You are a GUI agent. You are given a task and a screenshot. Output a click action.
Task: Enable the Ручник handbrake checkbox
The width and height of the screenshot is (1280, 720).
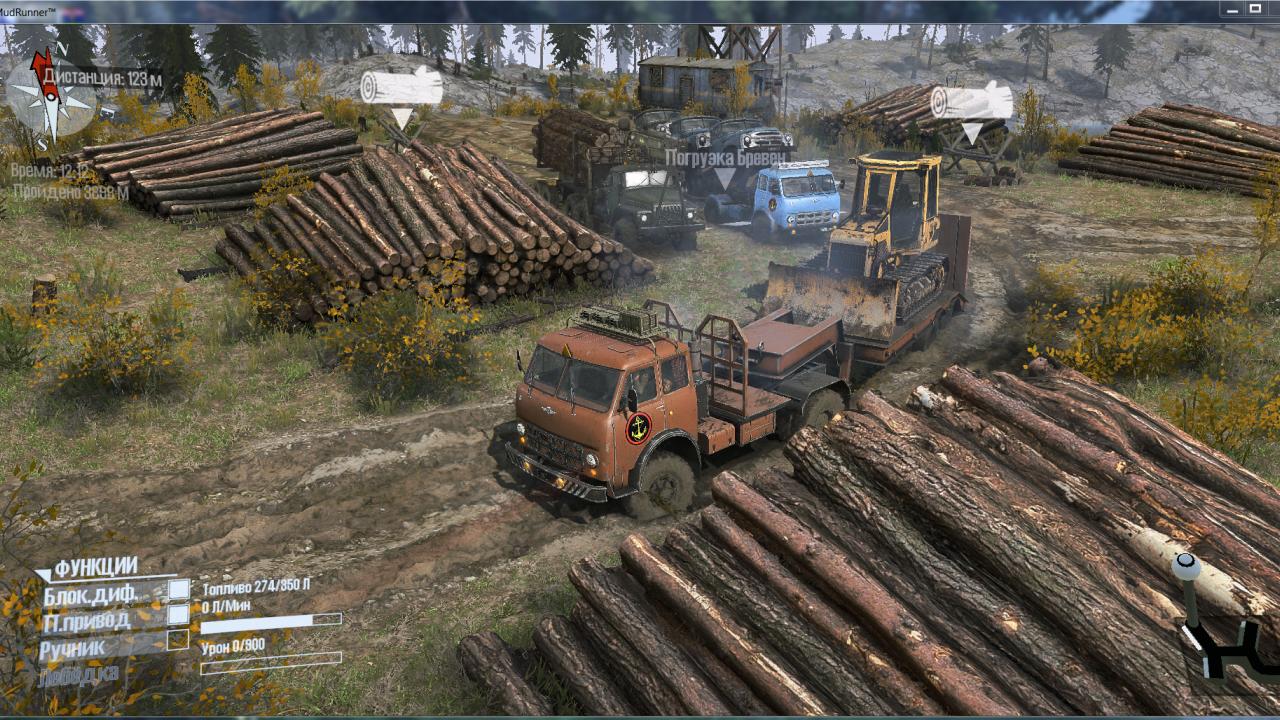click(x=178, y=639)
